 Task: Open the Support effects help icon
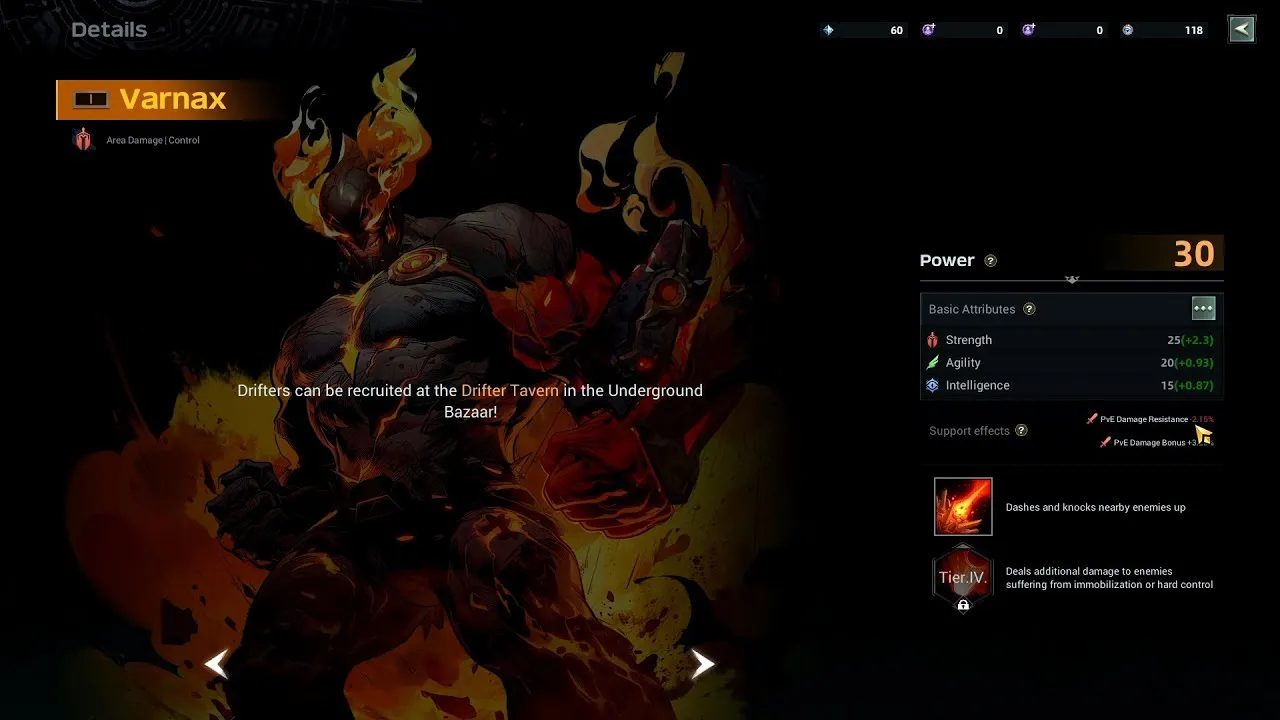pos(1021,431)
